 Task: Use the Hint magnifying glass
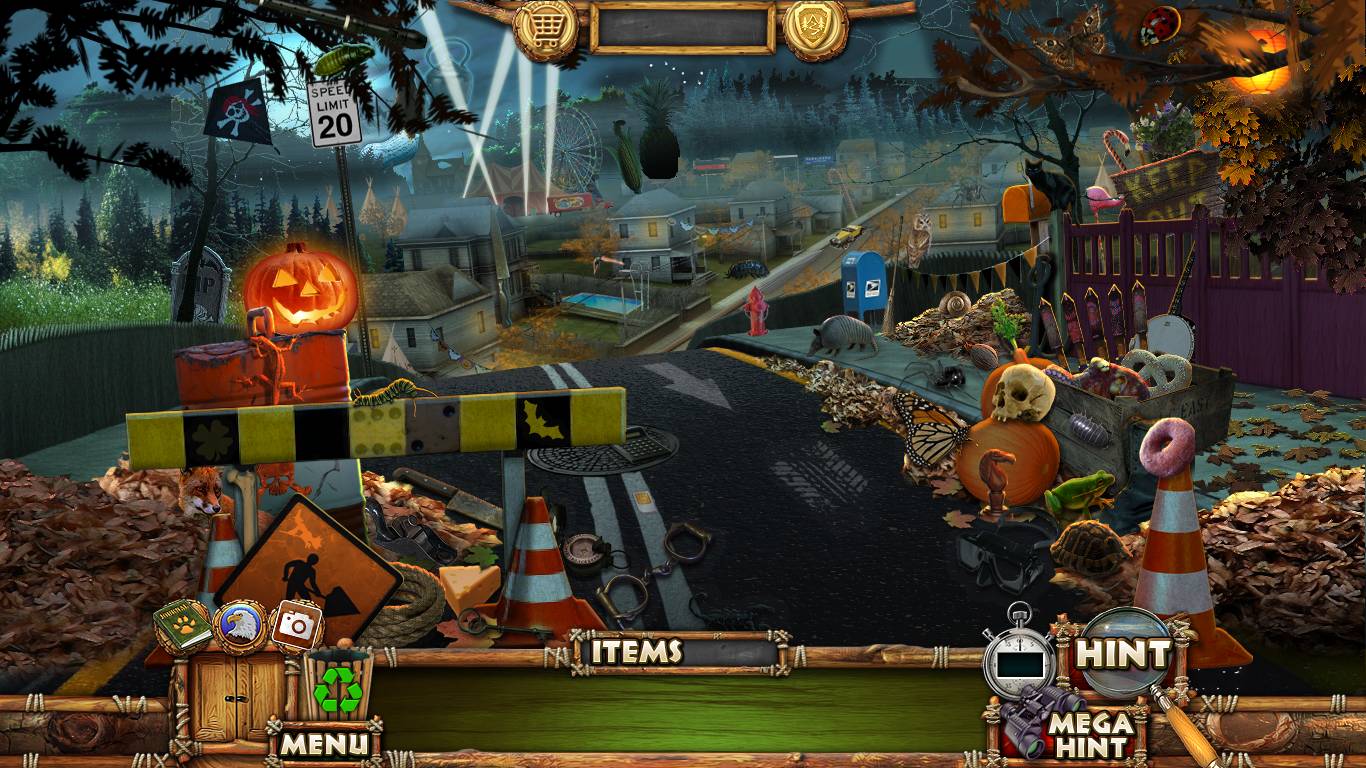point(1123,655)
